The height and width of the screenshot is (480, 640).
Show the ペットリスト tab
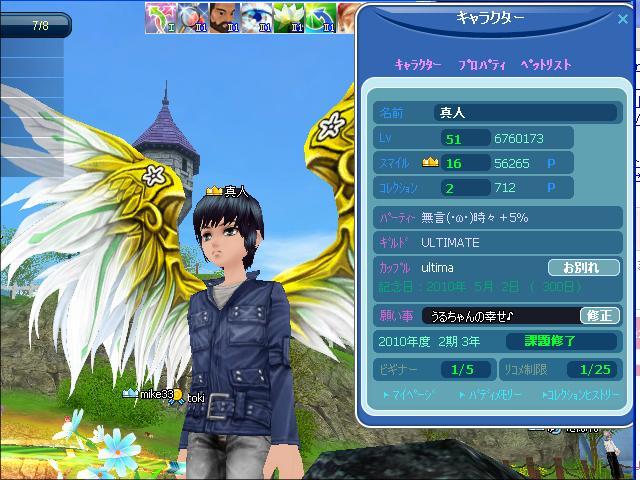point(548,64)
